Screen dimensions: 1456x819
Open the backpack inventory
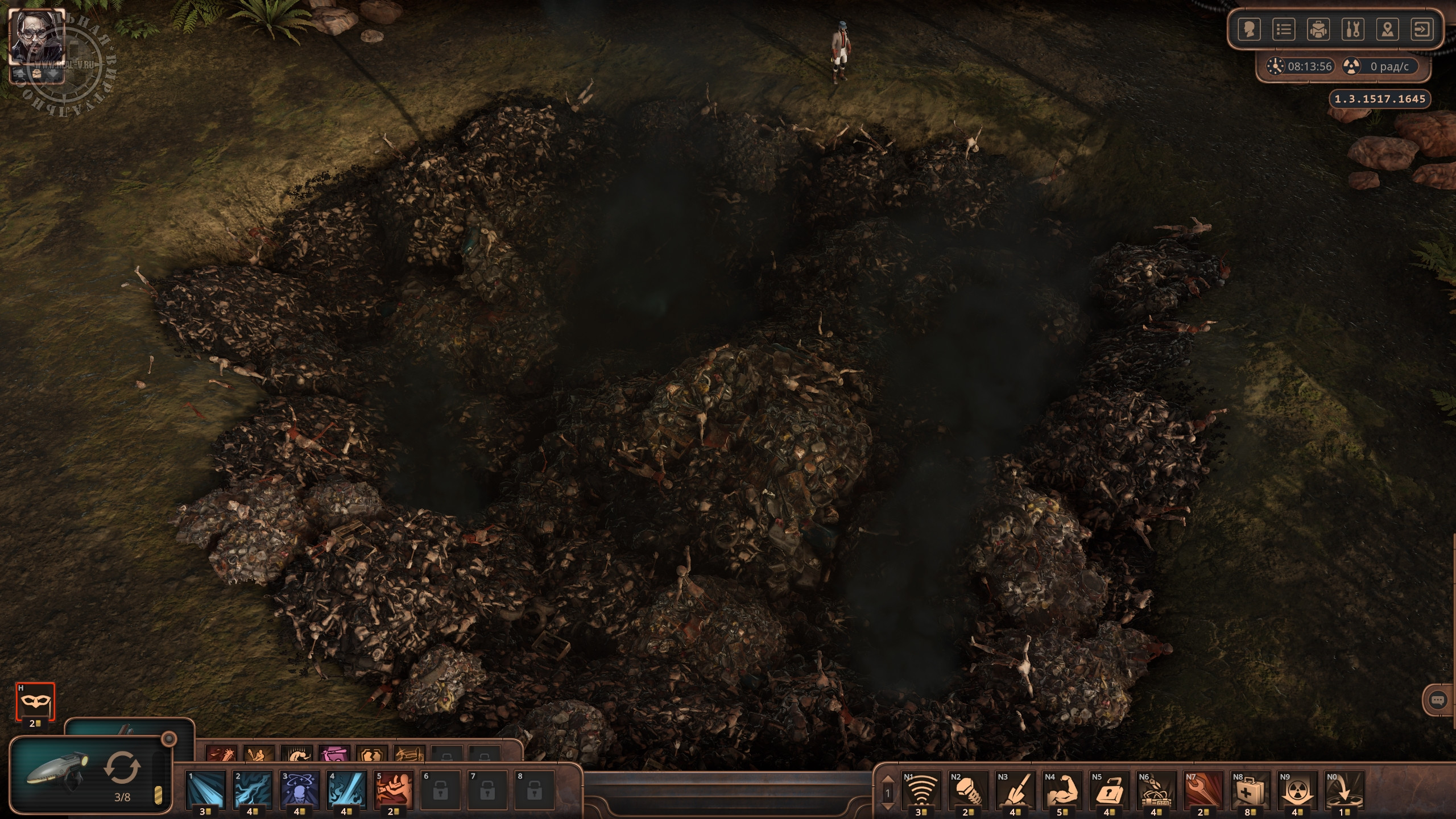pyautogui.click(x=1318, y=29)
